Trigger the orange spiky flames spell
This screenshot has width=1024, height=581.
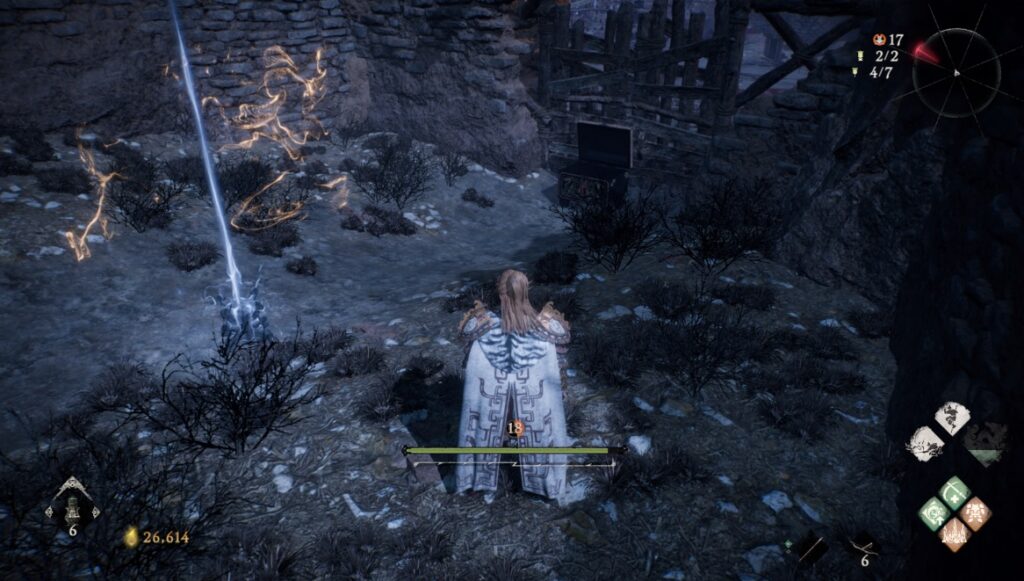(954, 534)
